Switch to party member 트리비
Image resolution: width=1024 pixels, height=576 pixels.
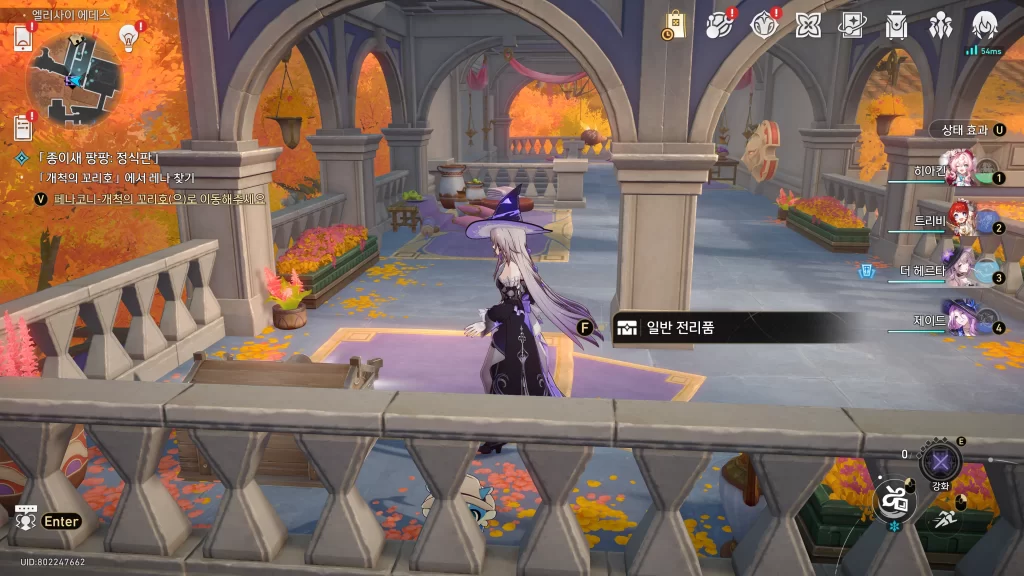(x=962, y=220)
